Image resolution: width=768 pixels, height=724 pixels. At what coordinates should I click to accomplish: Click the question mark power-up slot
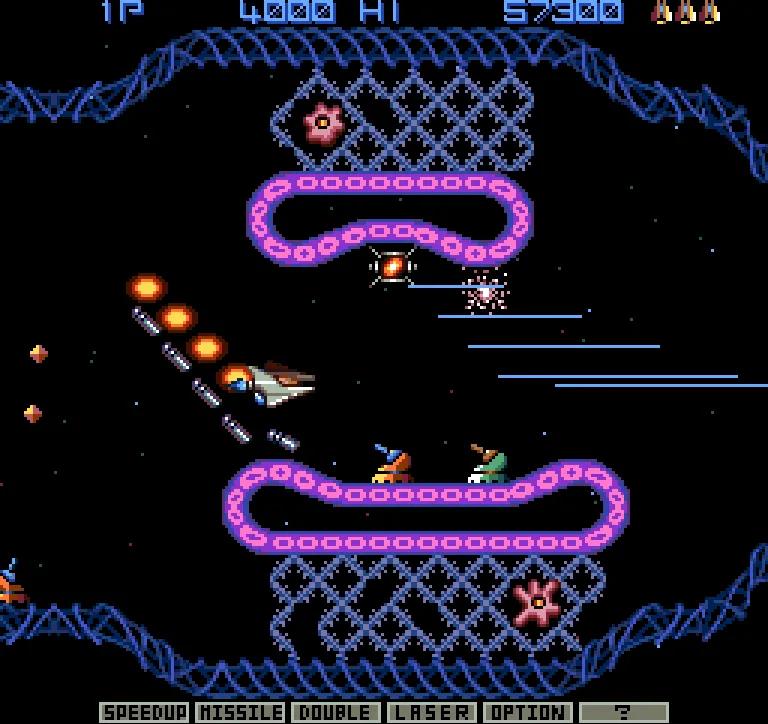(x=624, y=712)
